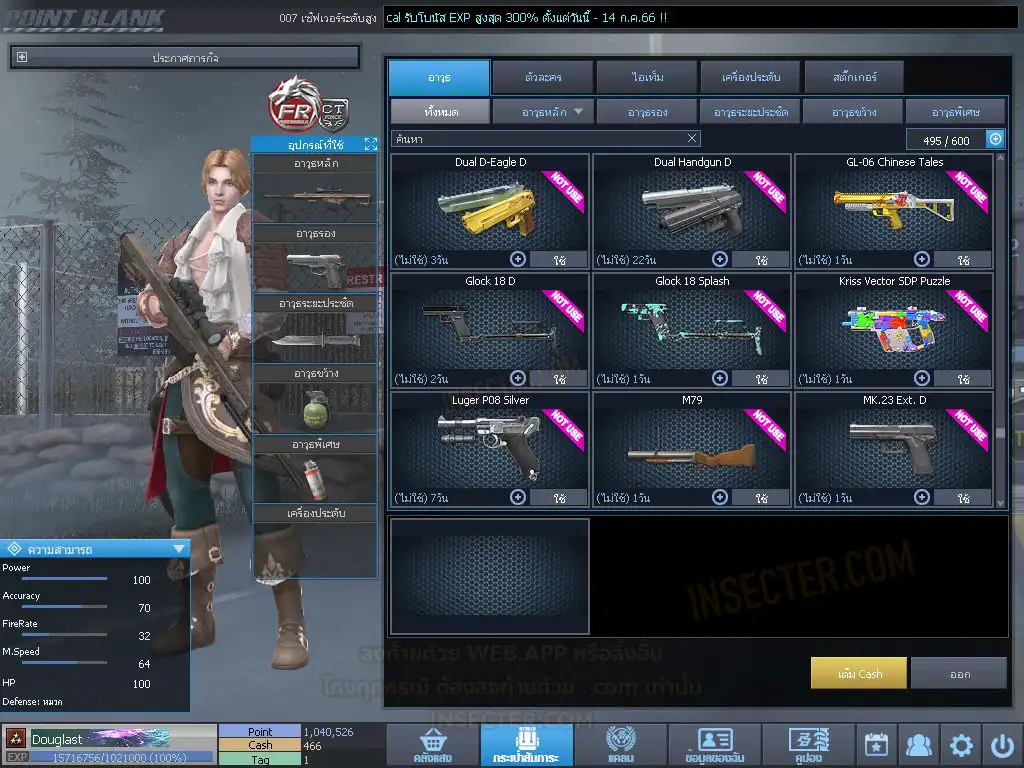Open the อาวุธหลัก primary weapon dropdown filter

coord(543,112)
